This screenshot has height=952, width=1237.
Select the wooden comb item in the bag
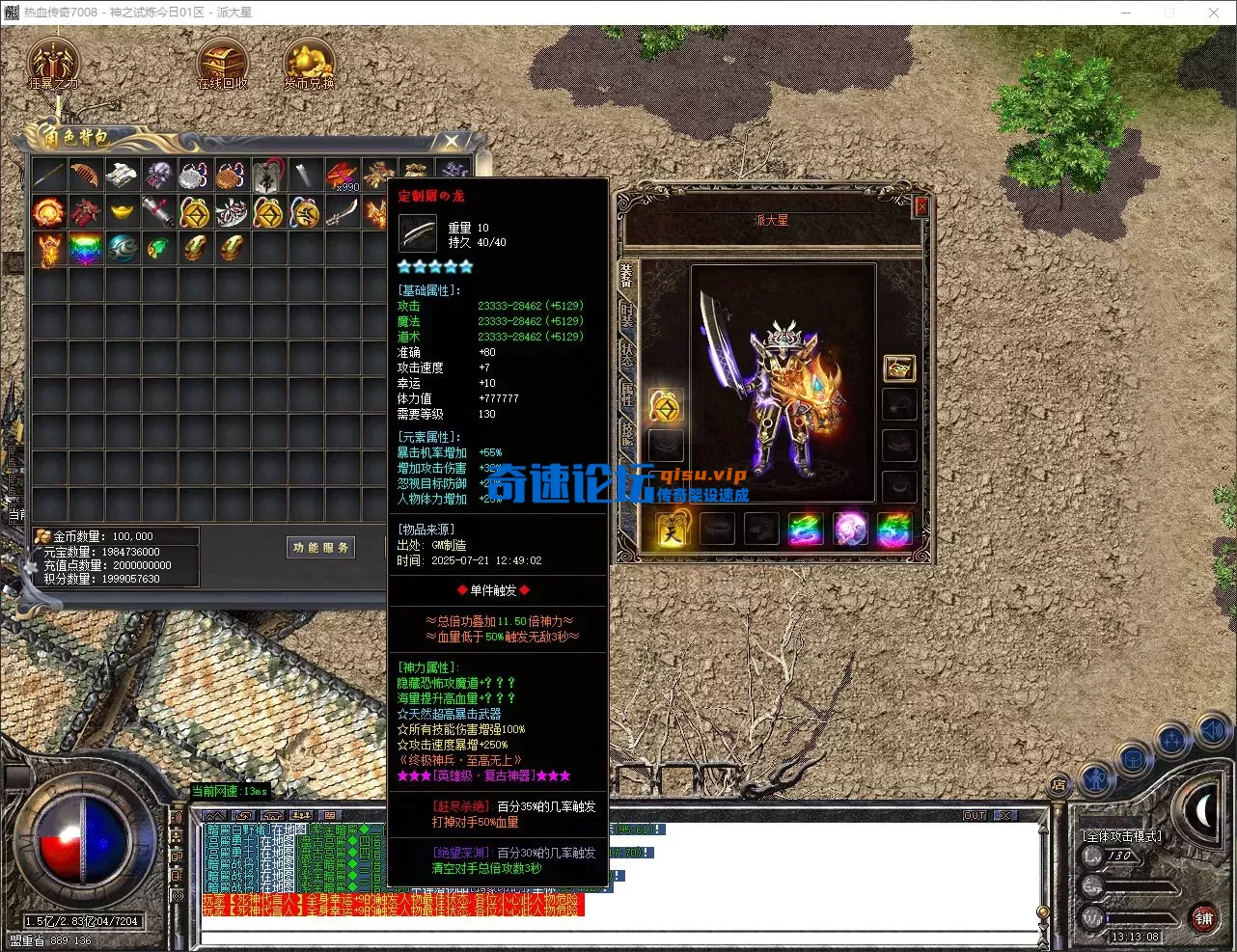(x=85, y=175)
